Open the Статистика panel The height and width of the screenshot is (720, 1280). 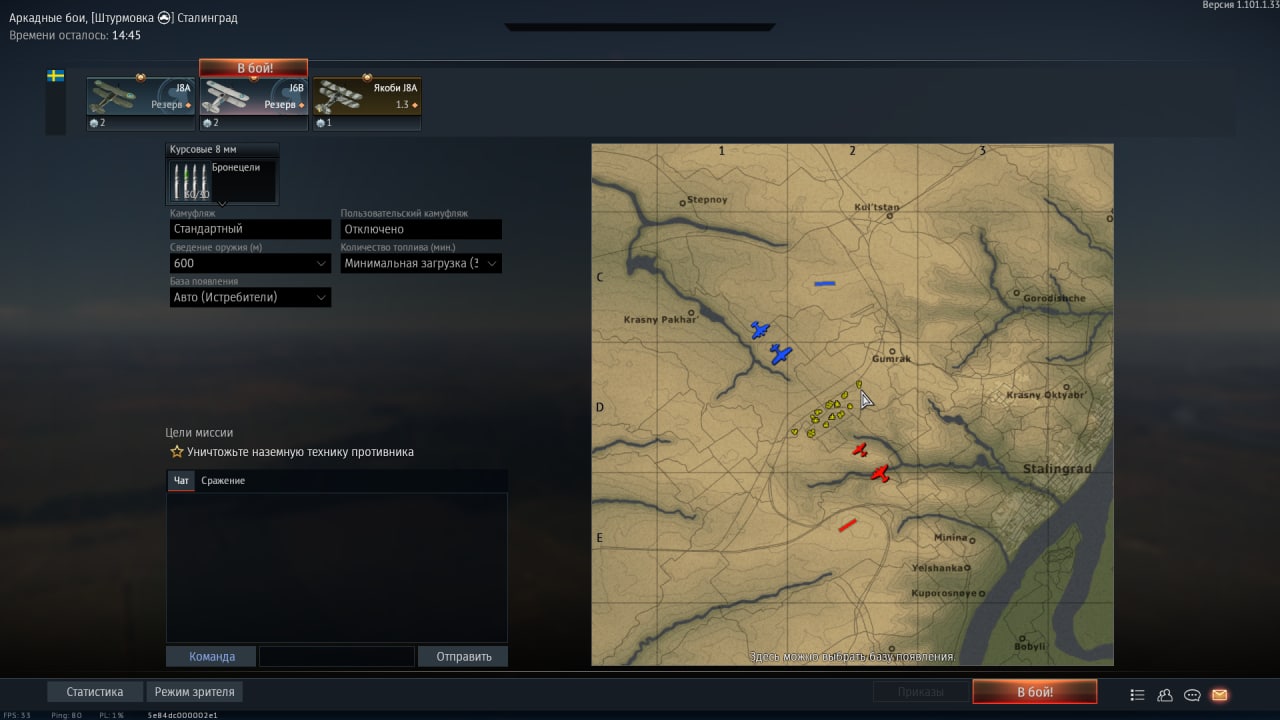[x=95, y=692]
